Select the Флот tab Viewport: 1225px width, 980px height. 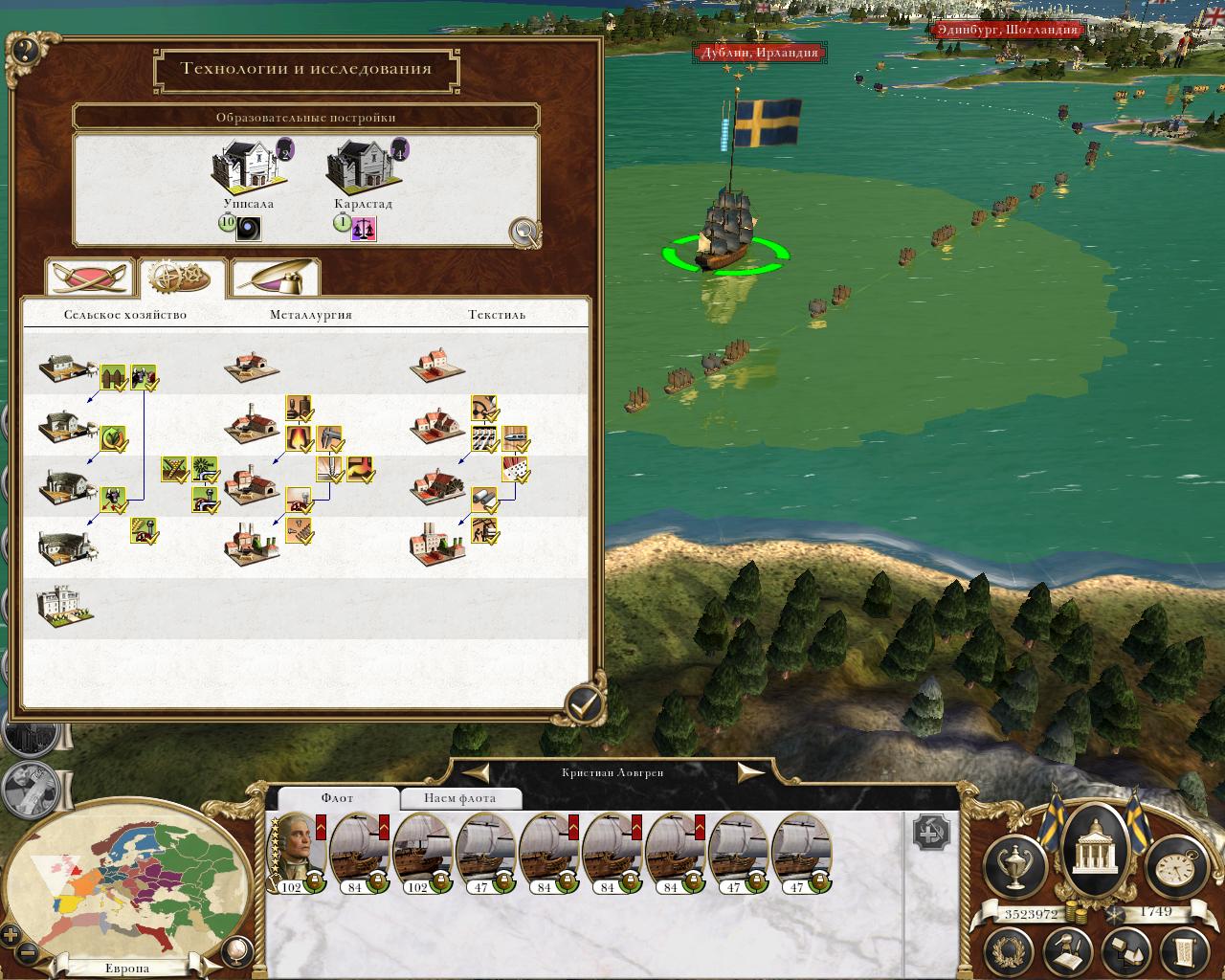pos(337,798)
